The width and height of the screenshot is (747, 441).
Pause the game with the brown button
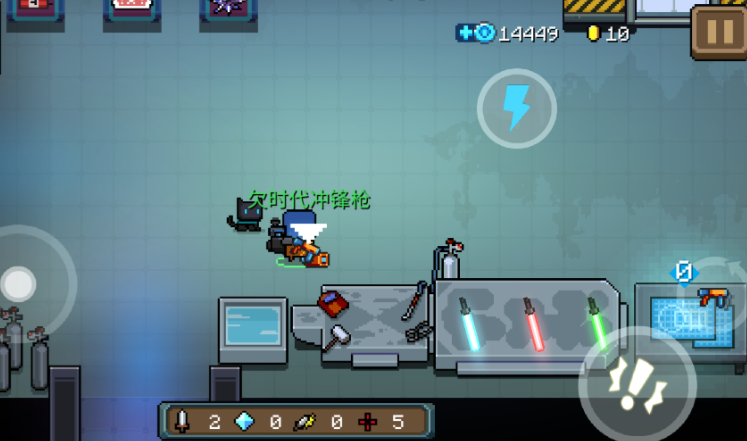pos(718,32)
